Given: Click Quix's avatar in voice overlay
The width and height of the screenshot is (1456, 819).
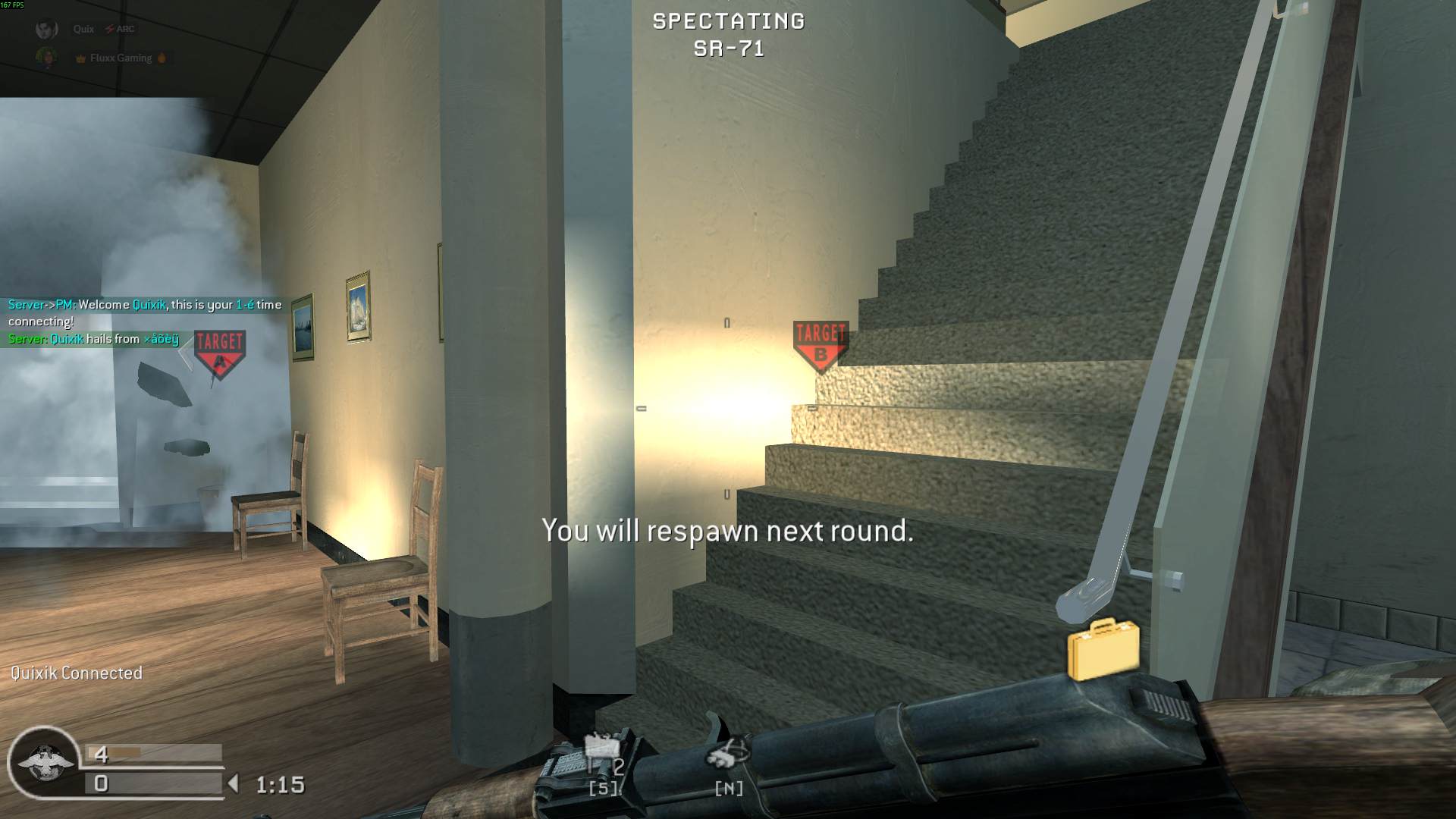Looking at the screenshot, I should pyautogui.click(x=47, y=30).
